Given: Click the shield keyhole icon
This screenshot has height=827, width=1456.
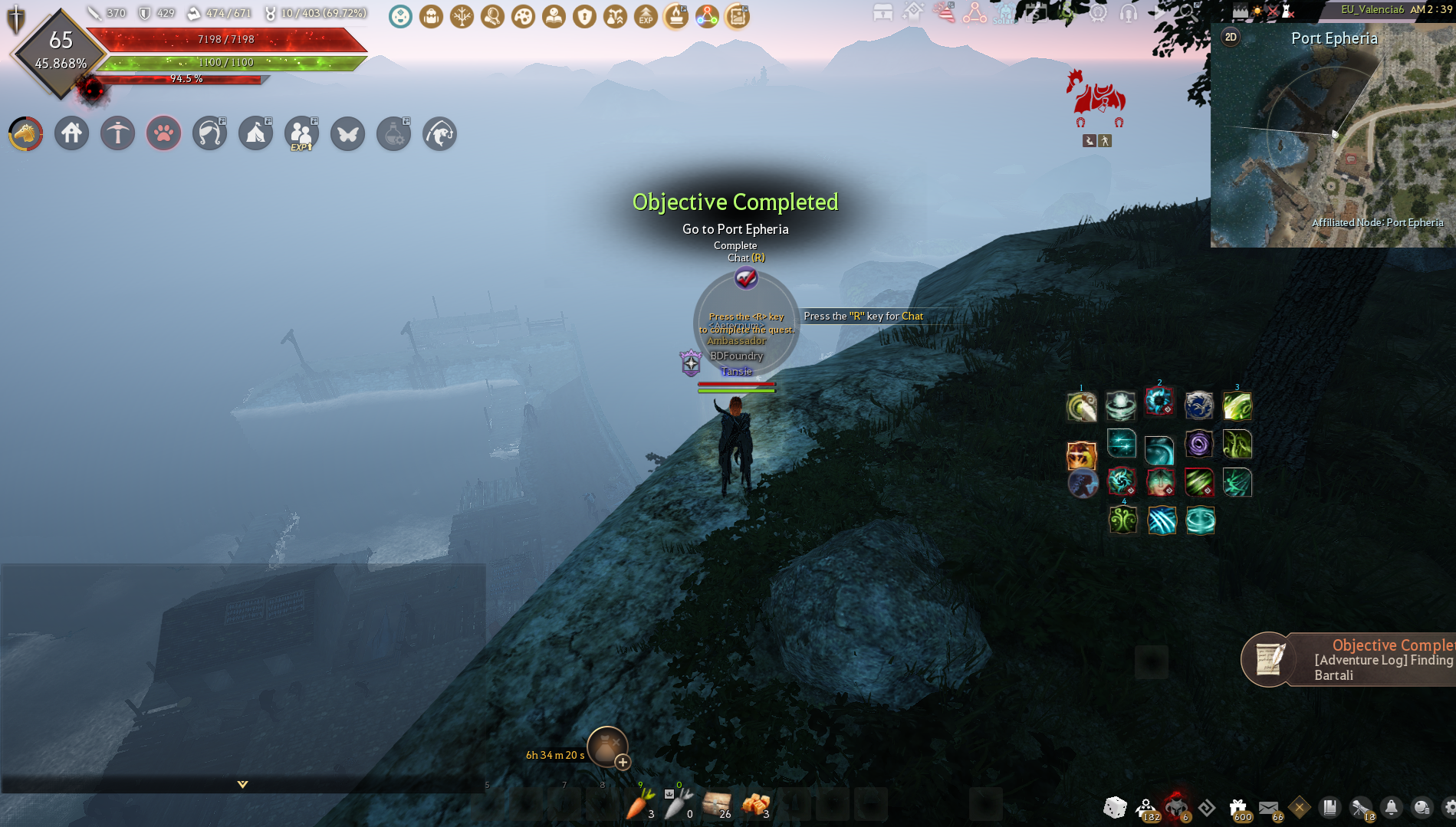Looking at the screenshot, I should [x=585, y=16].
